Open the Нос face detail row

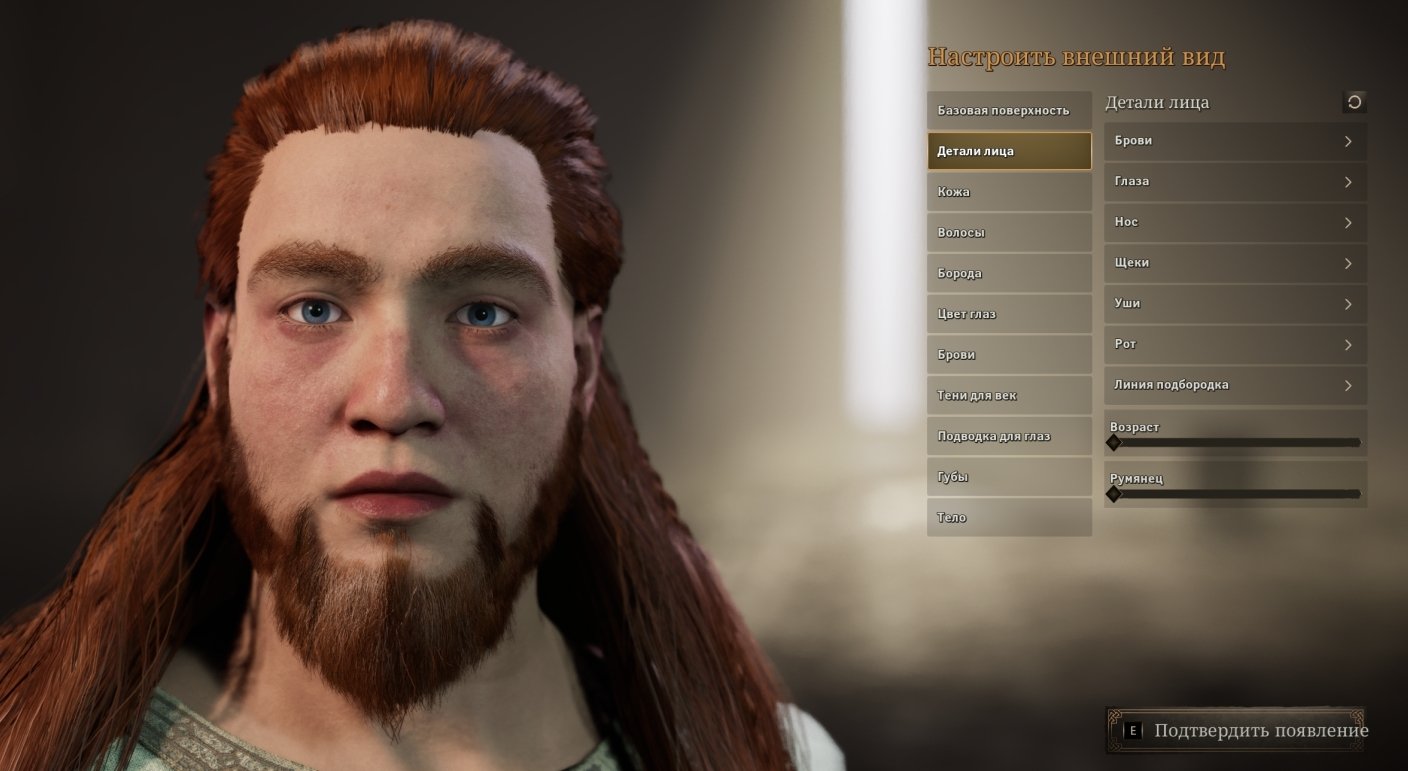pos(1234,222)
